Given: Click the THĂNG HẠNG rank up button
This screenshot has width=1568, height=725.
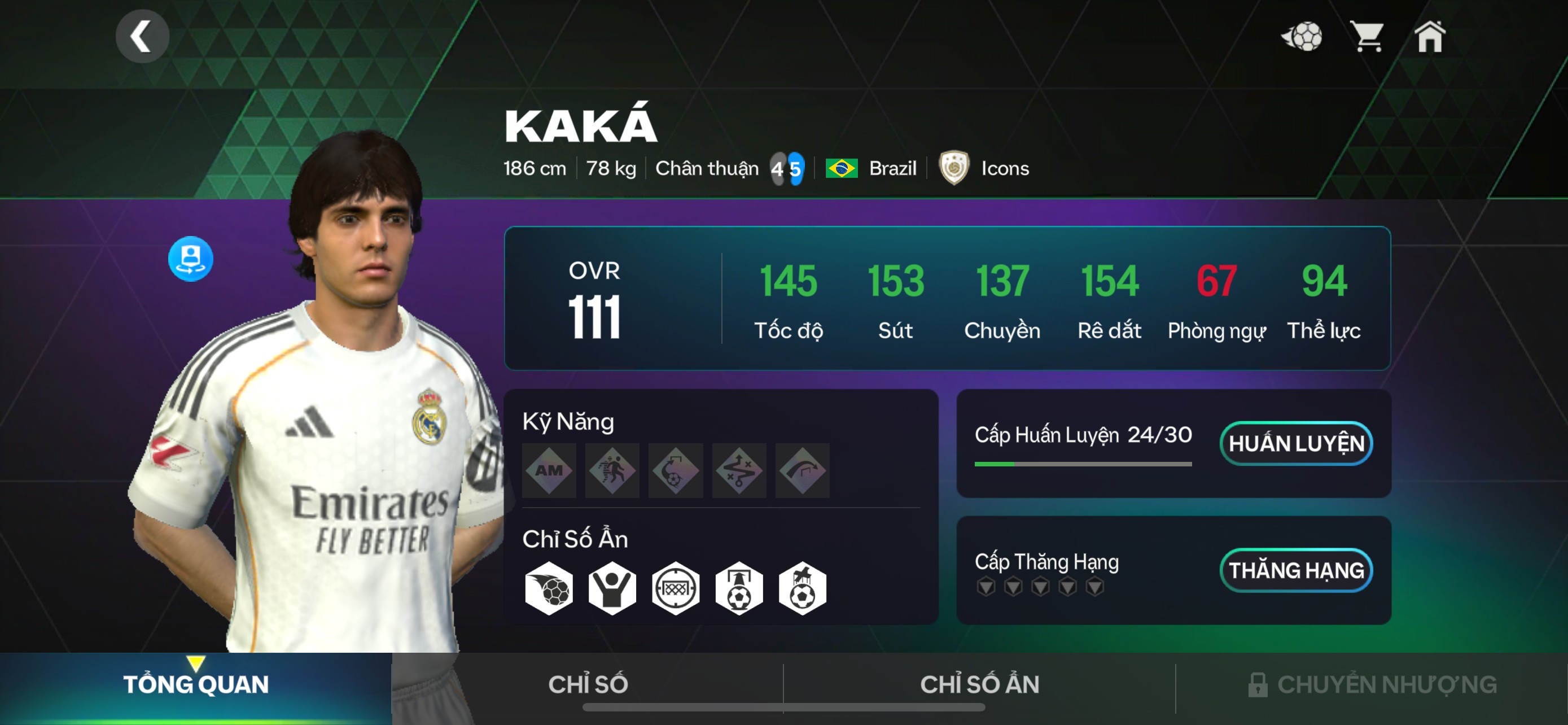Looking at the screenshot, I should pyautogui.click(x=1296, y=570).
